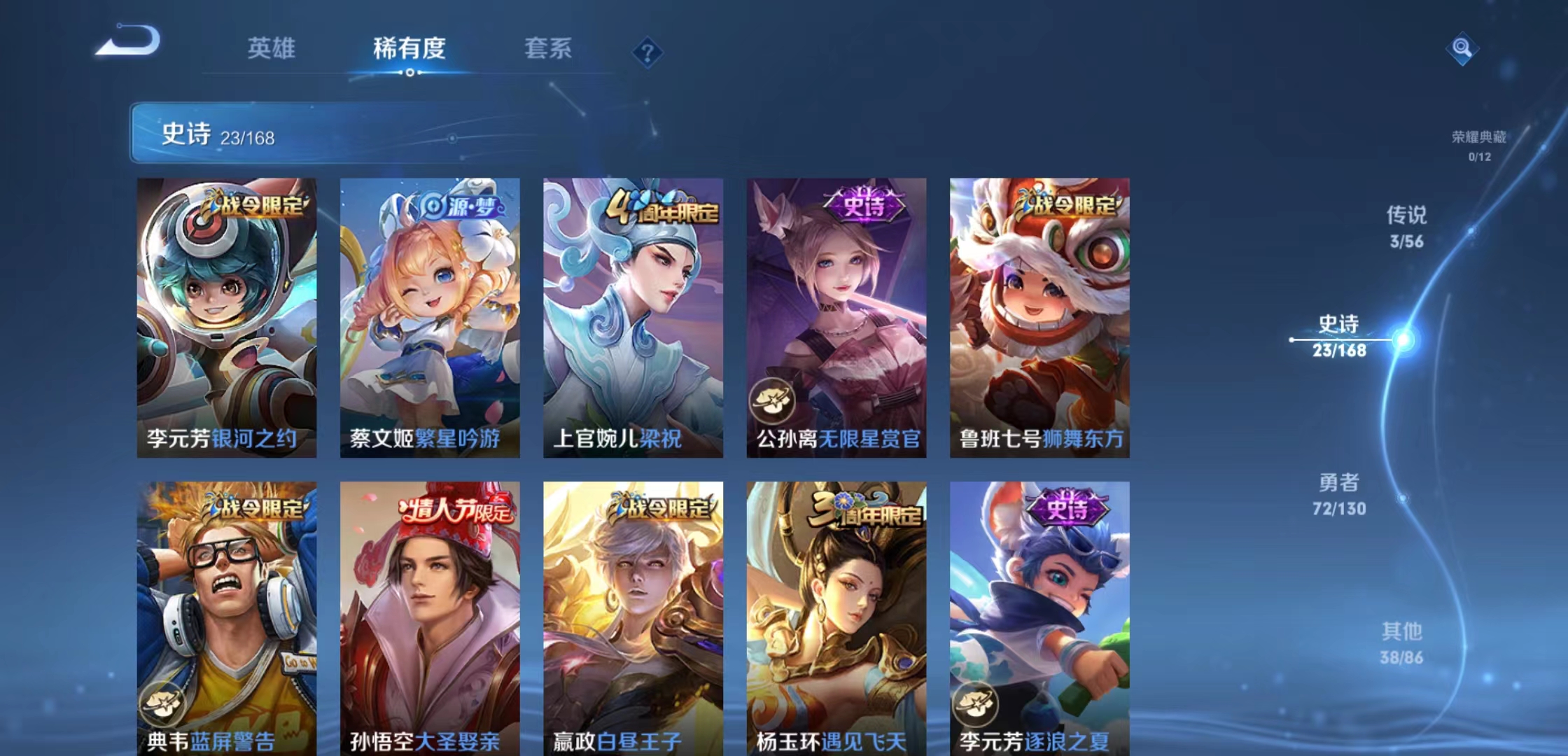Image resolution: width=1568 pixels, height=756 pixels.
Task: Click the fragment icon on 公孙离's skin card
Action: pos(773,399)
